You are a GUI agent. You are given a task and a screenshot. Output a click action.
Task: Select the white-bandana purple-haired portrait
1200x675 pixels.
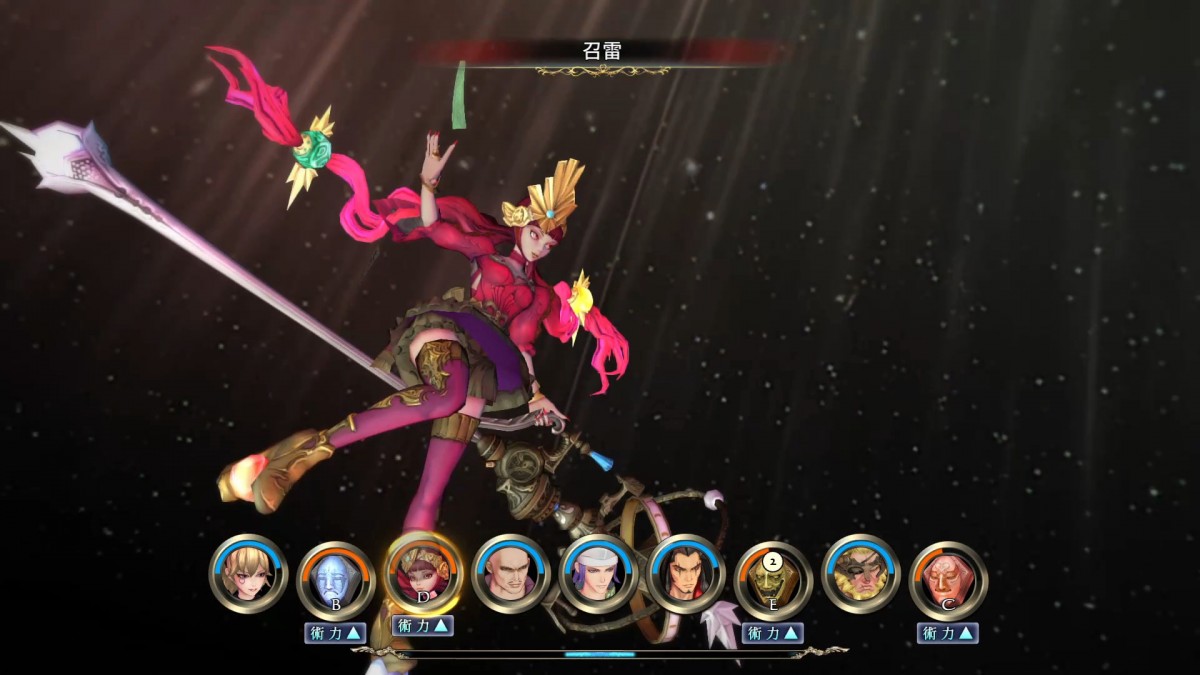[598, 574]
